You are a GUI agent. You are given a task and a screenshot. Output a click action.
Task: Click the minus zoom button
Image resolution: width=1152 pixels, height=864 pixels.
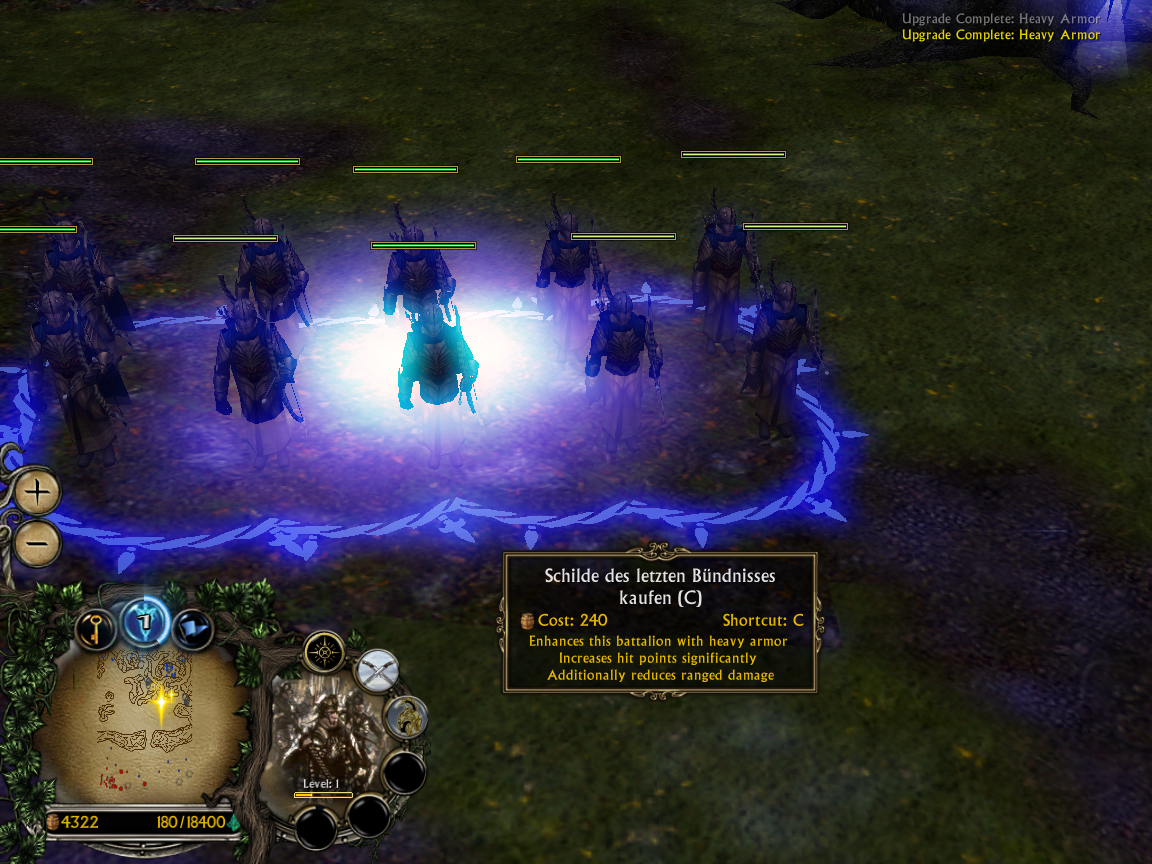tap(38, 543)
